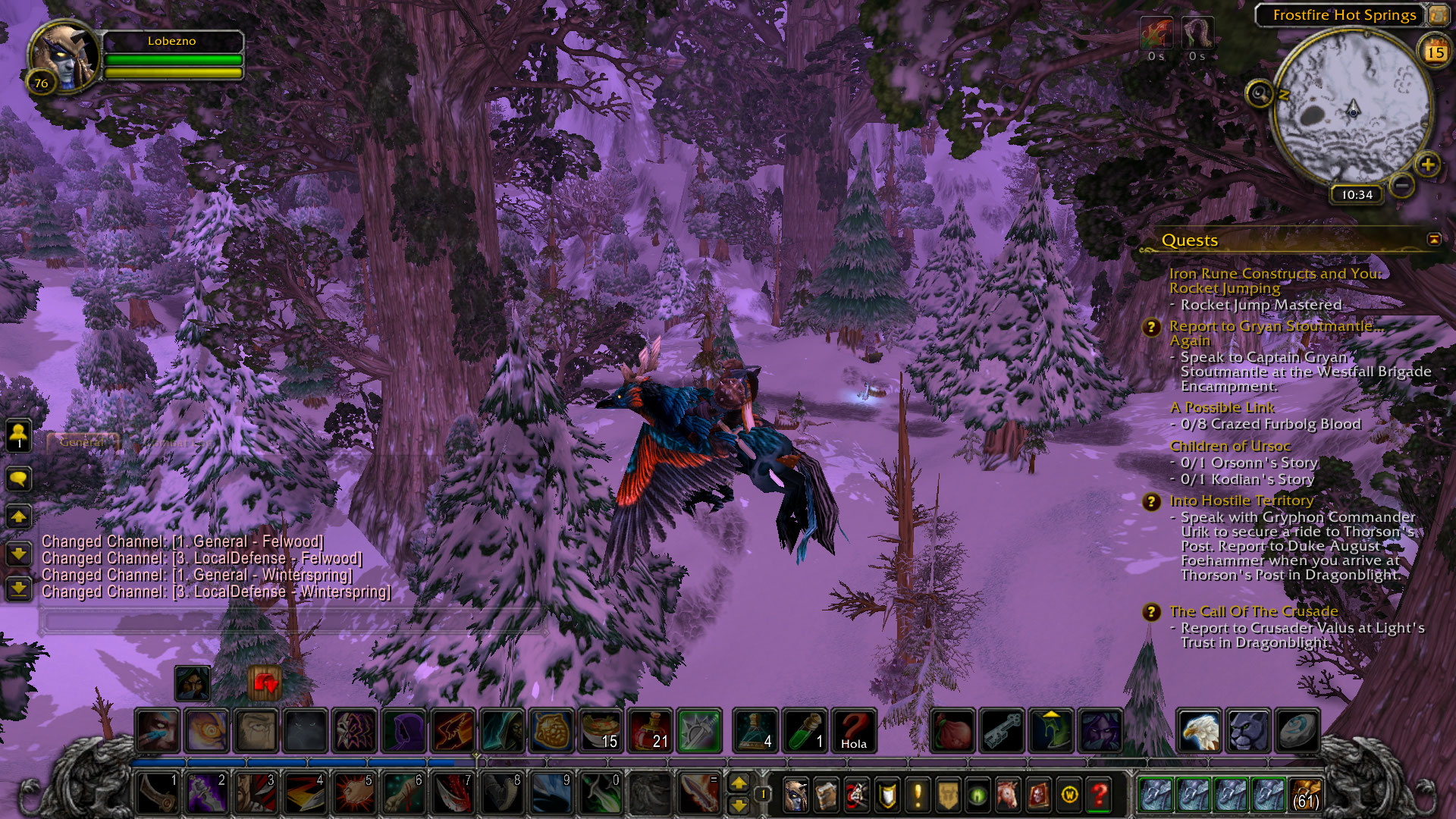Summon the dark panther mount
This screenshot has width=1456, height=819.
point(1248,730)
